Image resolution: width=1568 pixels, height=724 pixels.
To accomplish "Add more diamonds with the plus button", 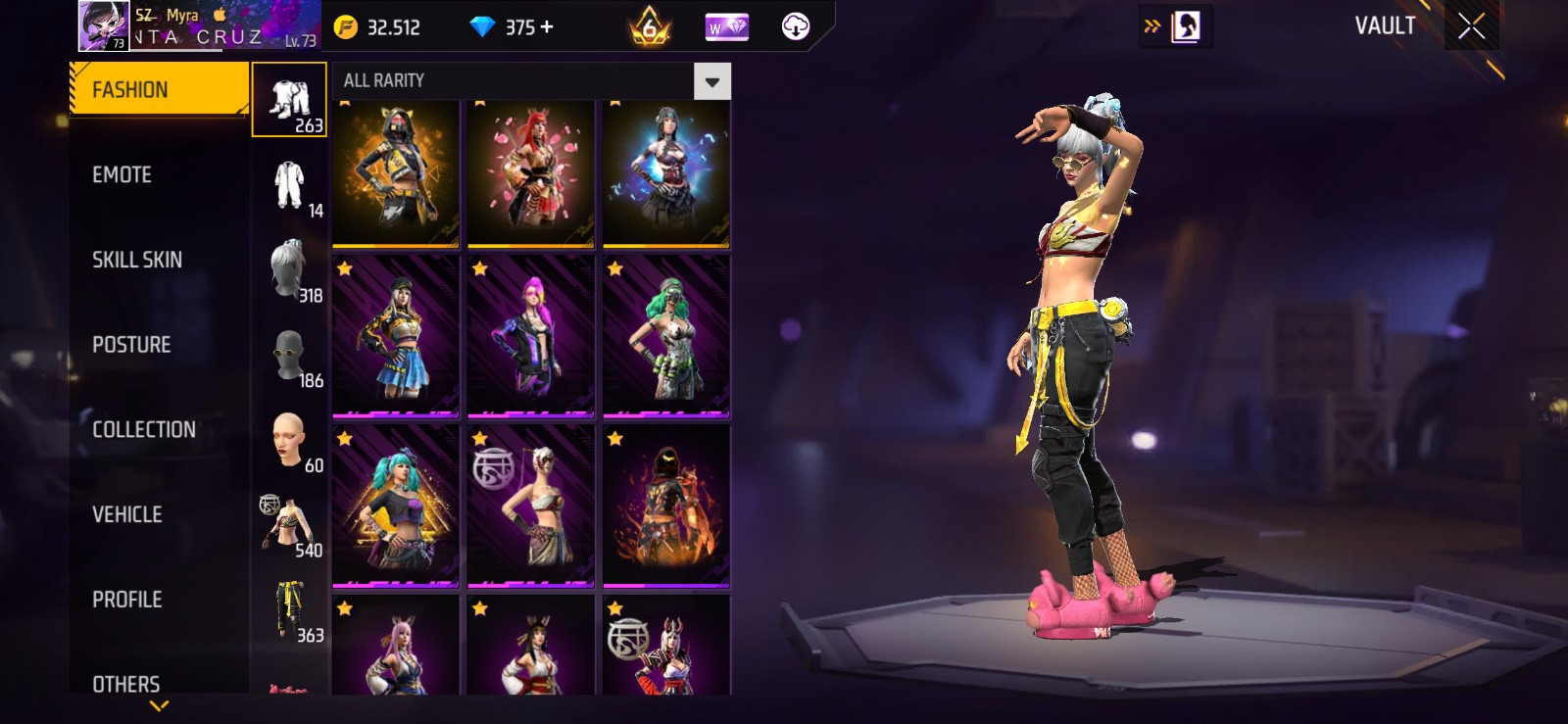I will (547, 27).
